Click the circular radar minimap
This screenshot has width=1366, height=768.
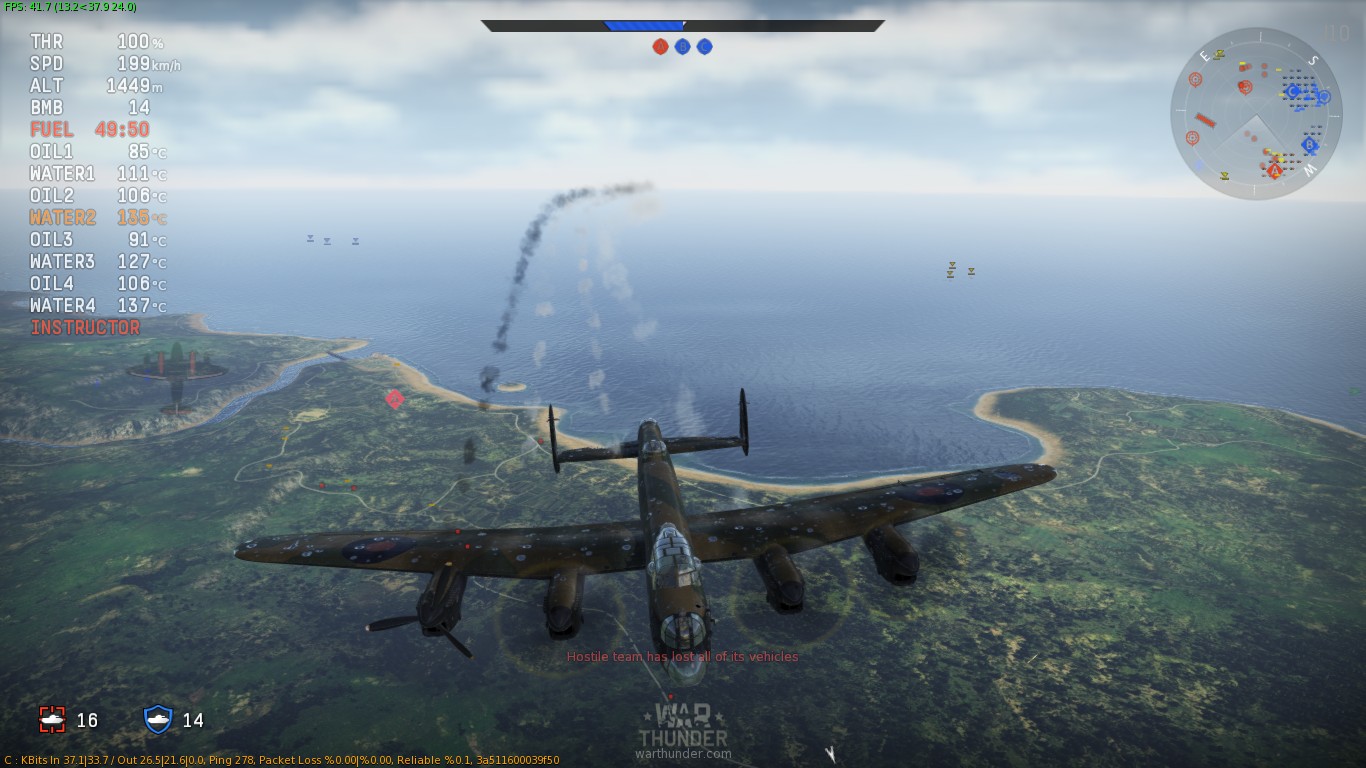pyautogui.click(x=1256, y=113)
